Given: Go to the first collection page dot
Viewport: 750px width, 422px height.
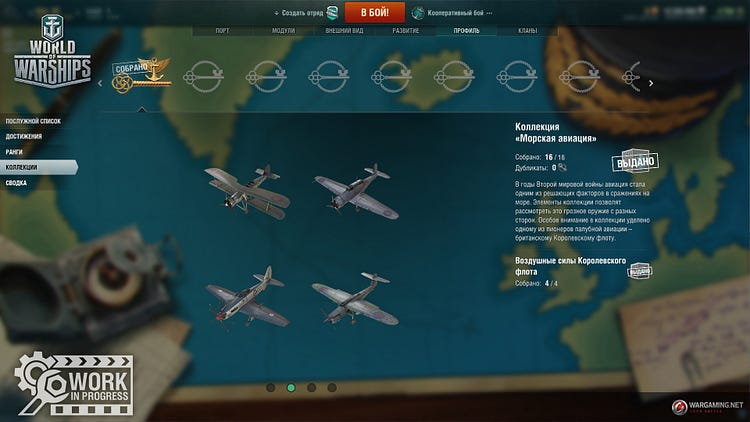Looking at the screenshot, I should coord(270,387).
